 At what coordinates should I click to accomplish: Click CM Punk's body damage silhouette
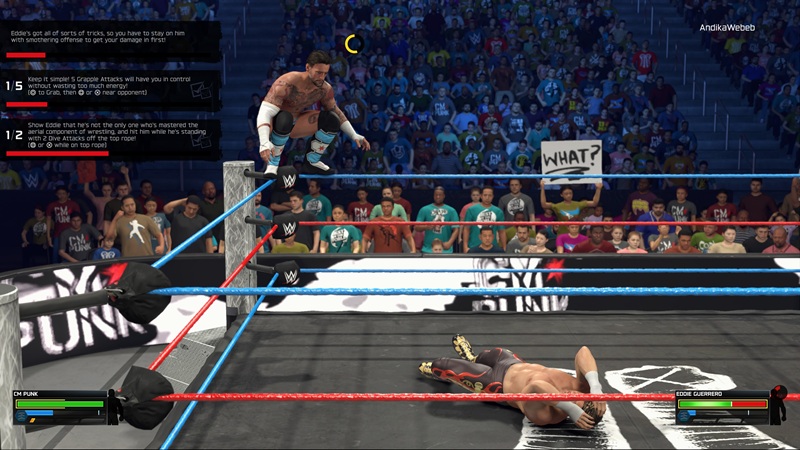coord(115,407)
